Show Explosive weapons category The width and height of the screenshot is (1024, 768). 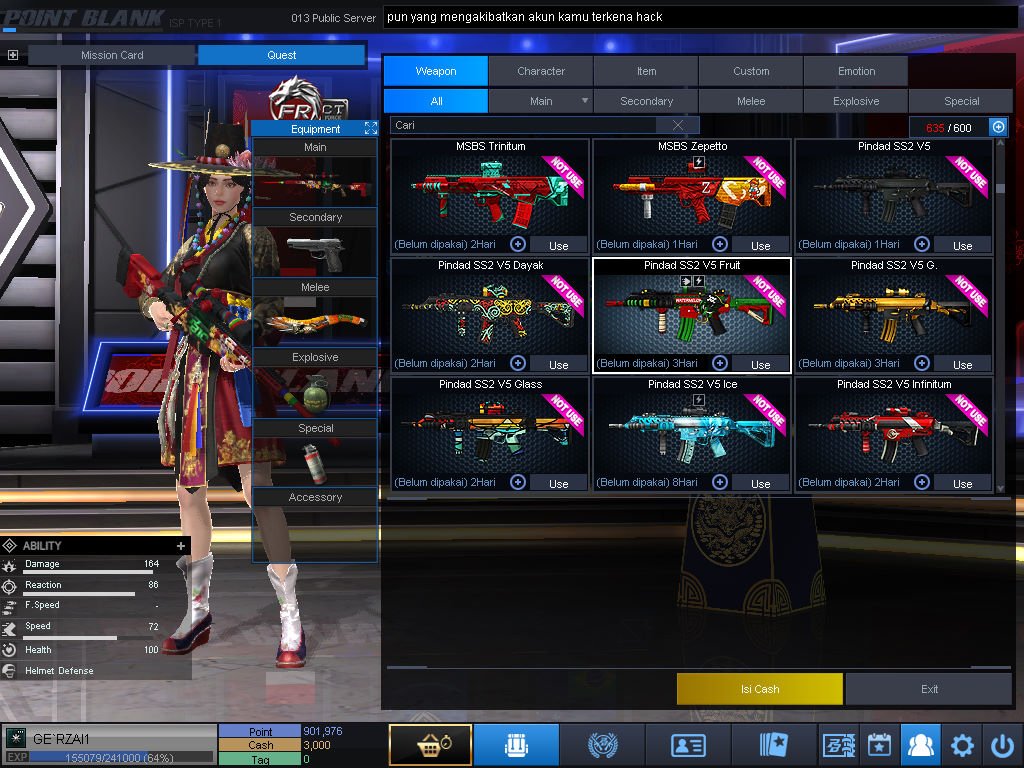click(856, 101)
